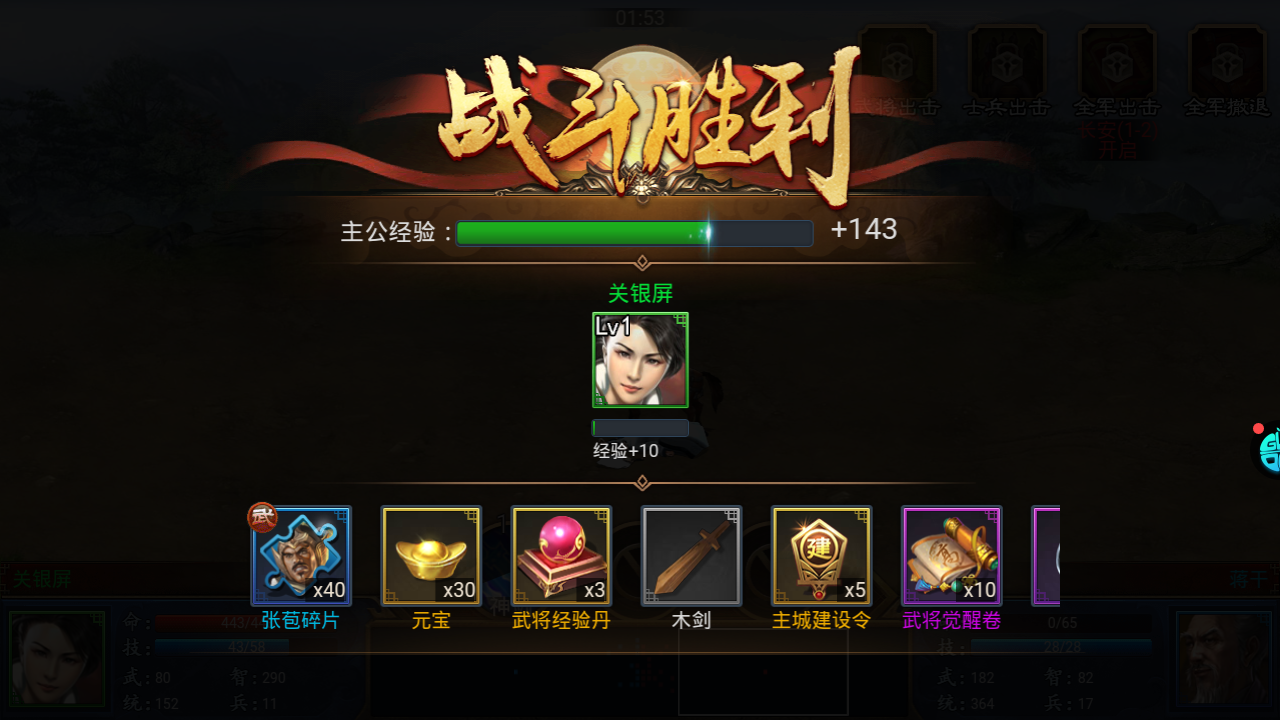Click the red notification dot on GM icon
The image size is (1280, 720).
1258,428
